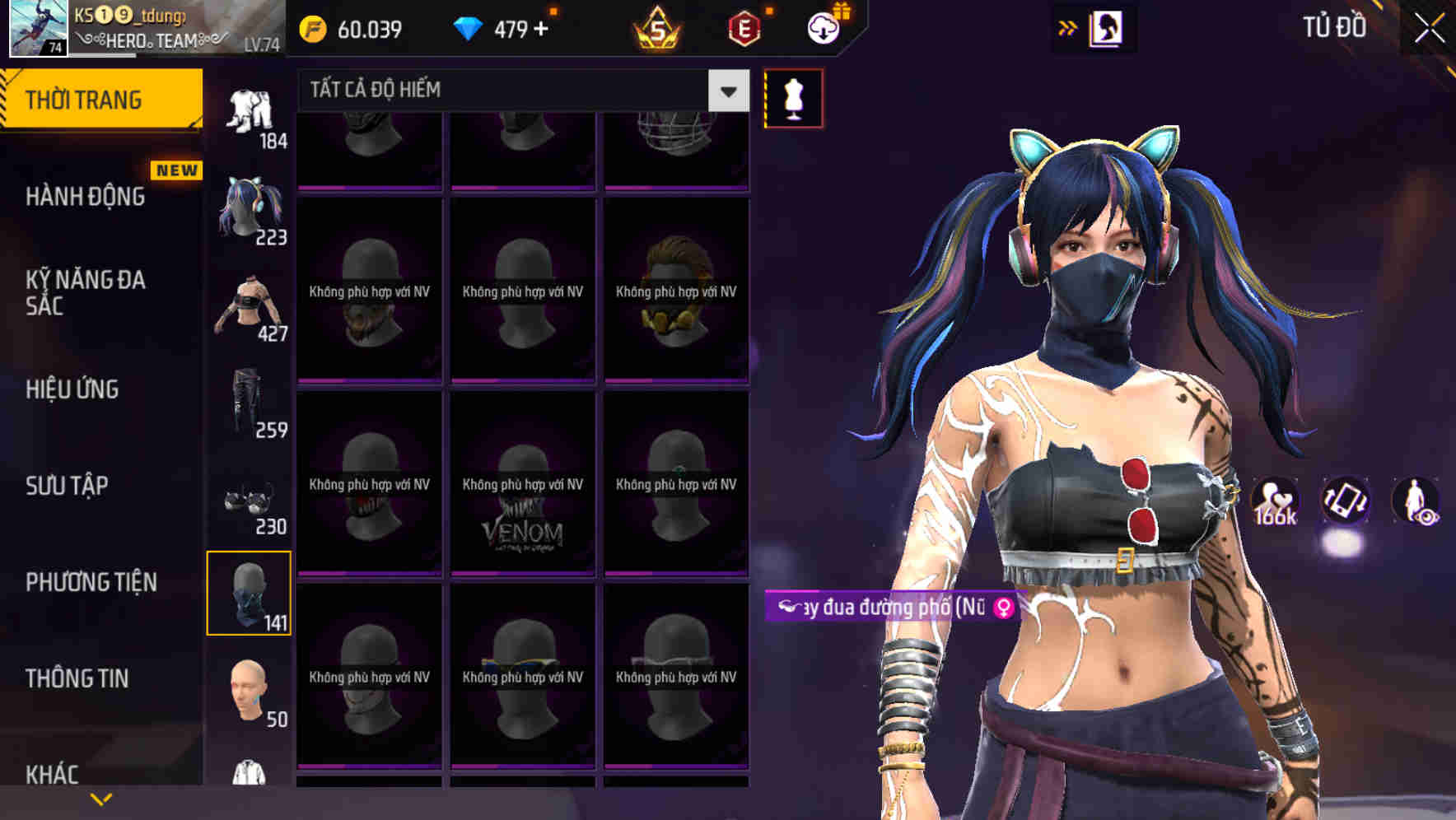This screenshot has height=820, width=1456.
Task: Select the highlighted mask slot showing 141
Action: [x=250, y=593]
